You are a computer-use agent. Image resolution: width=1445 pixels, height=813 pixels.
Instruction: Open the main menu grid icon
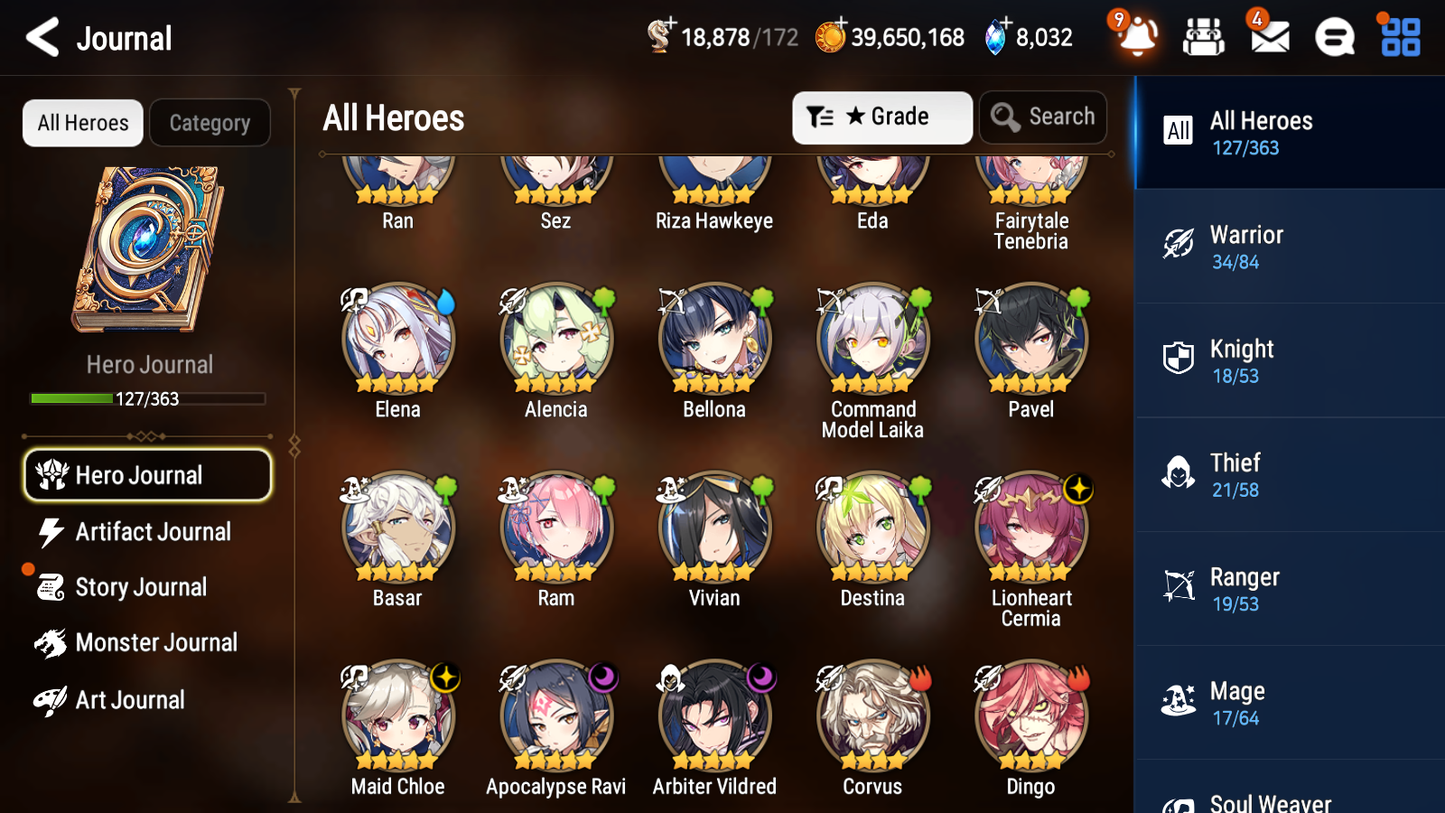click(x=1399, y=37)
